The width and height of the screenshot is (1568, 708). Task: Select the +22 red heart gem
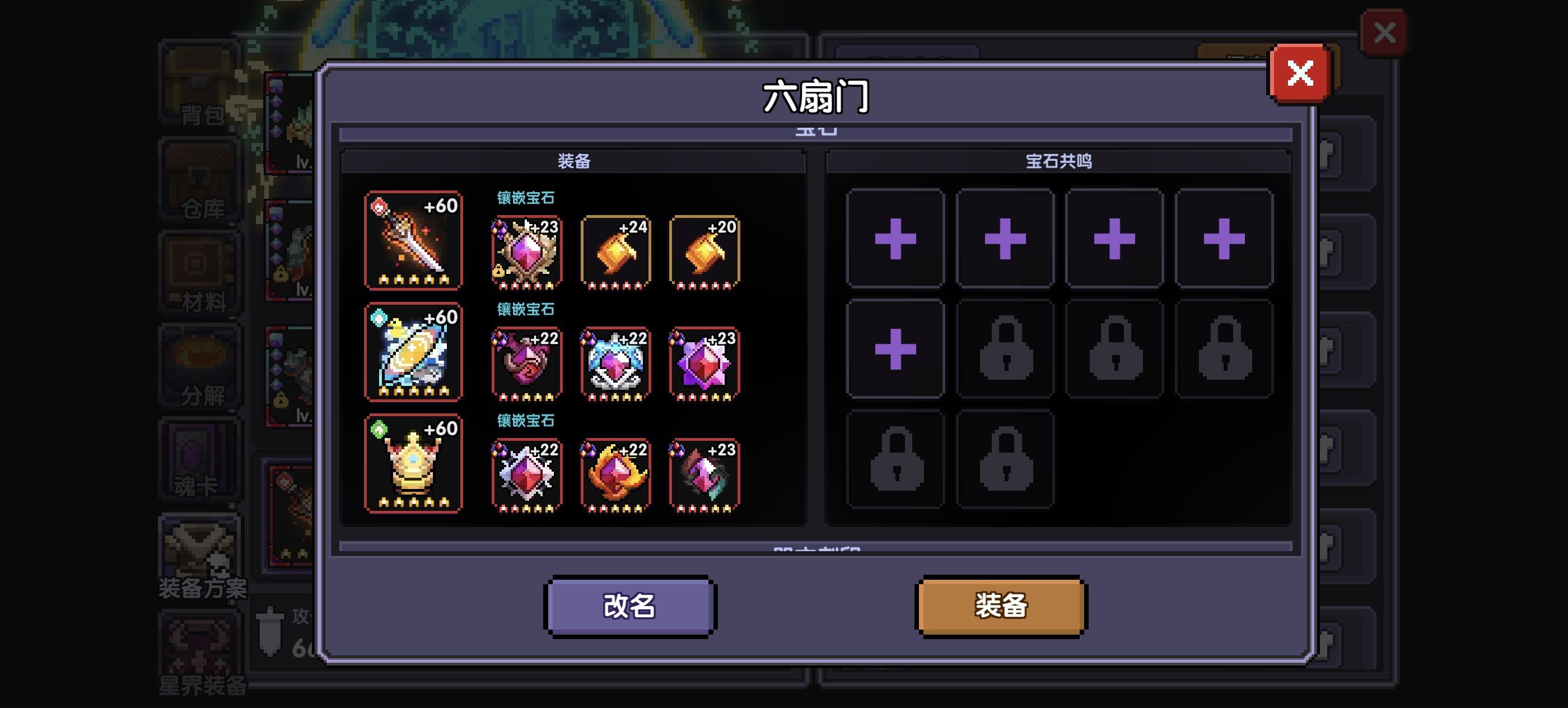click(x=527, y=363)
